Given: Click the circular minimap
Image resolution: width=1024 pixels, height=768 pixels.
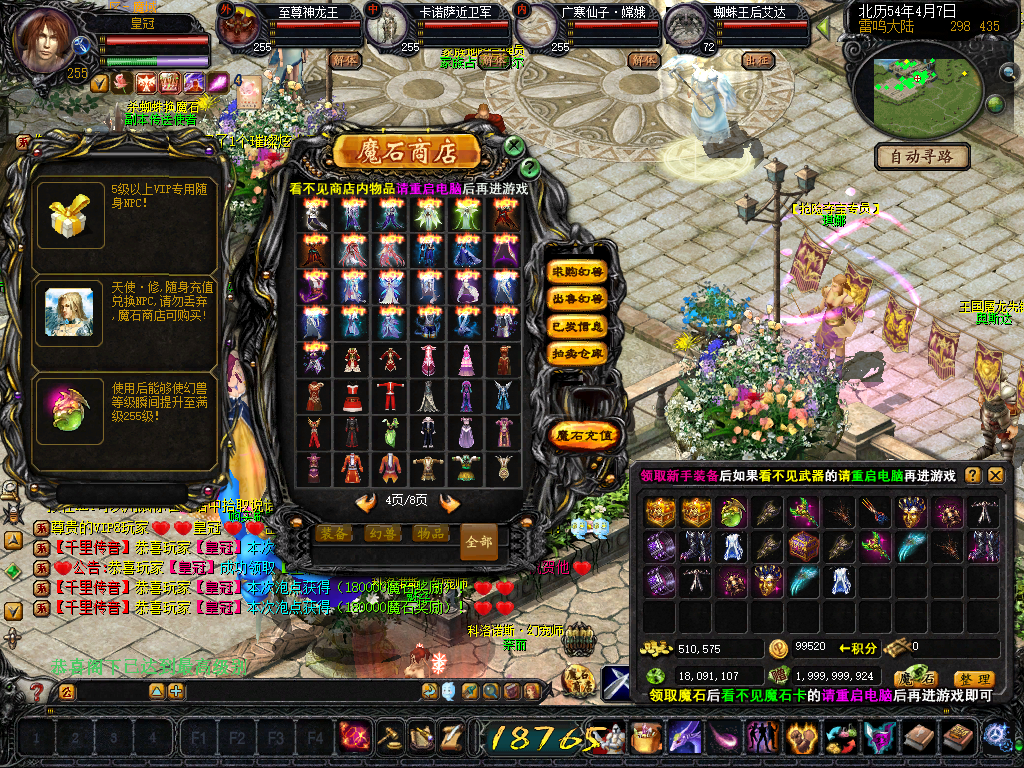Looking at the screenshot, I should pos(918,83).
